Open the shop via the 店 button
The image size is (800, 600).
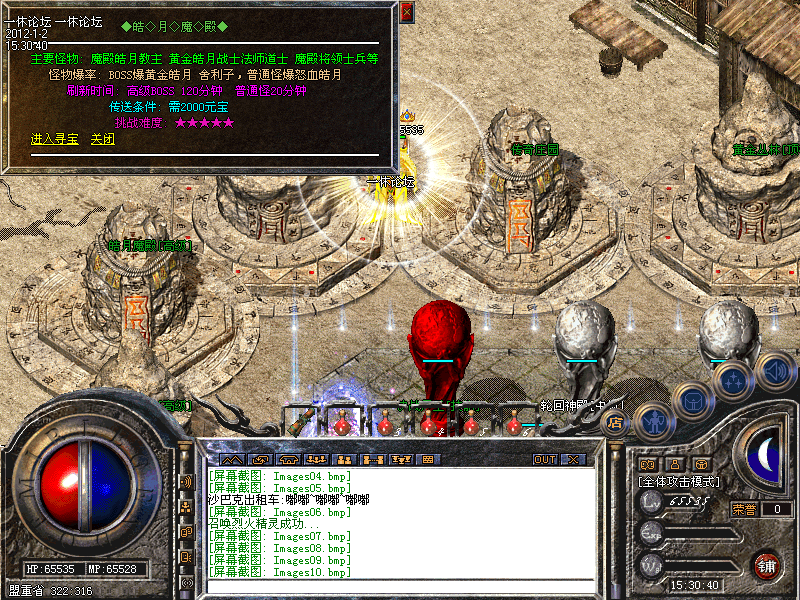click(615, 421)
